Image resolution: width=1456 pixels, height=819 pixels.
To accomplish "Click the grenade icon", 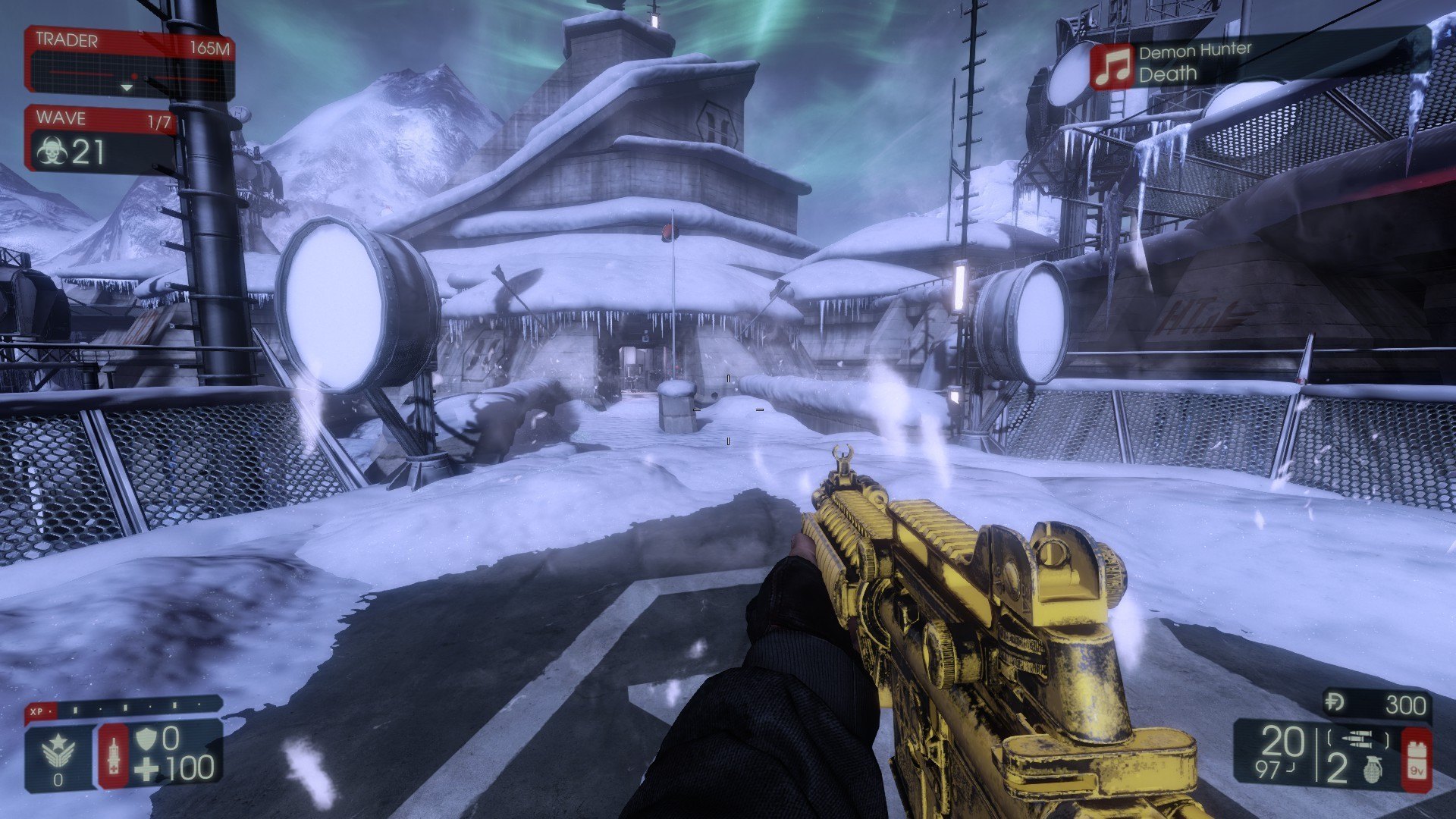I will click(x=1373, y=769).
